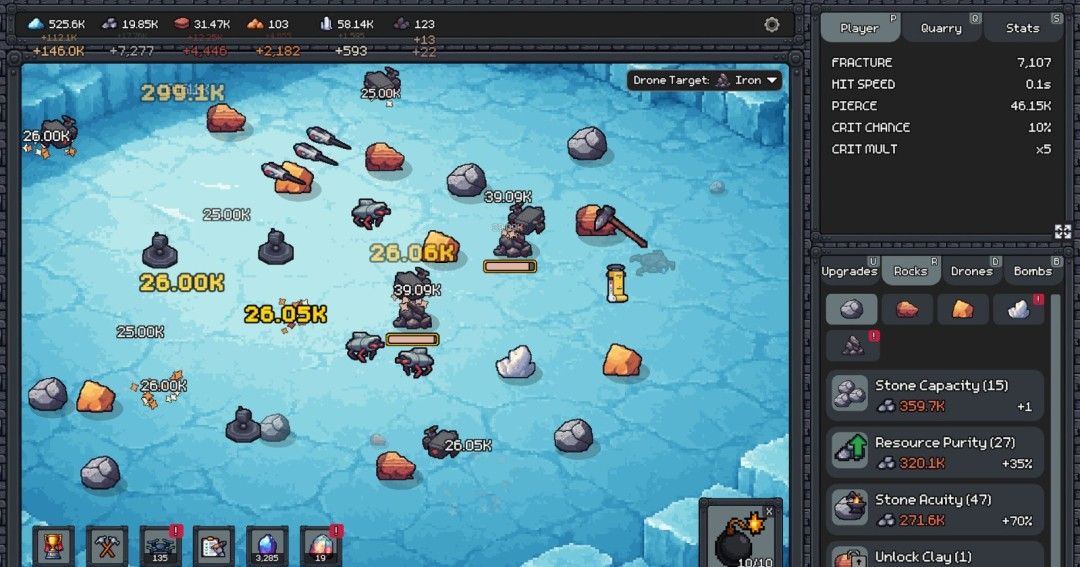Switch to the Player tab
The height and width of the screenshot is (567, 1080).
[860, 28]
